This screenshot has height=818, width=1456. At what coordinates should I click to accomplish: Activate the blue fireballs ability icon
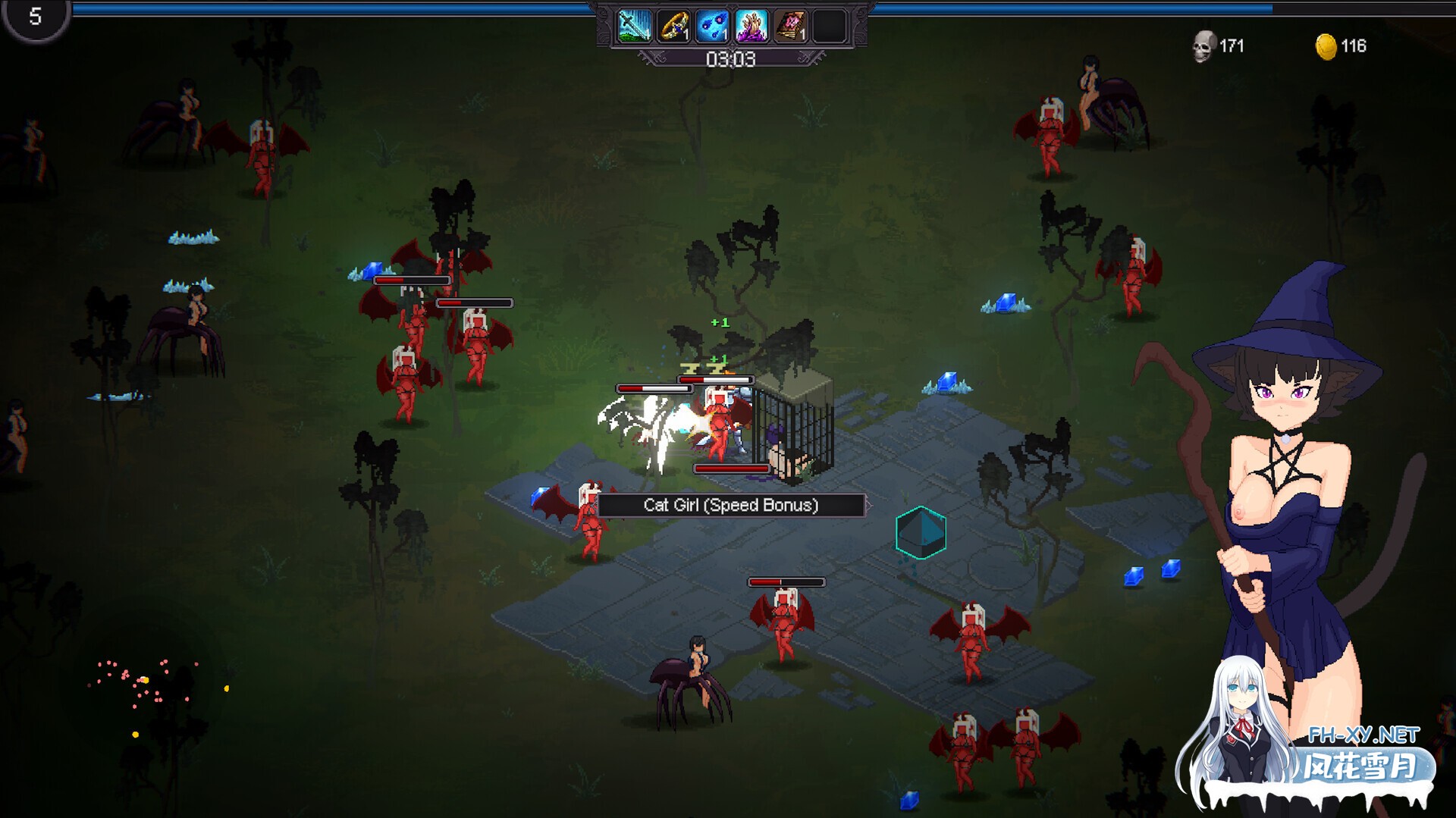(x=713, y=26)
